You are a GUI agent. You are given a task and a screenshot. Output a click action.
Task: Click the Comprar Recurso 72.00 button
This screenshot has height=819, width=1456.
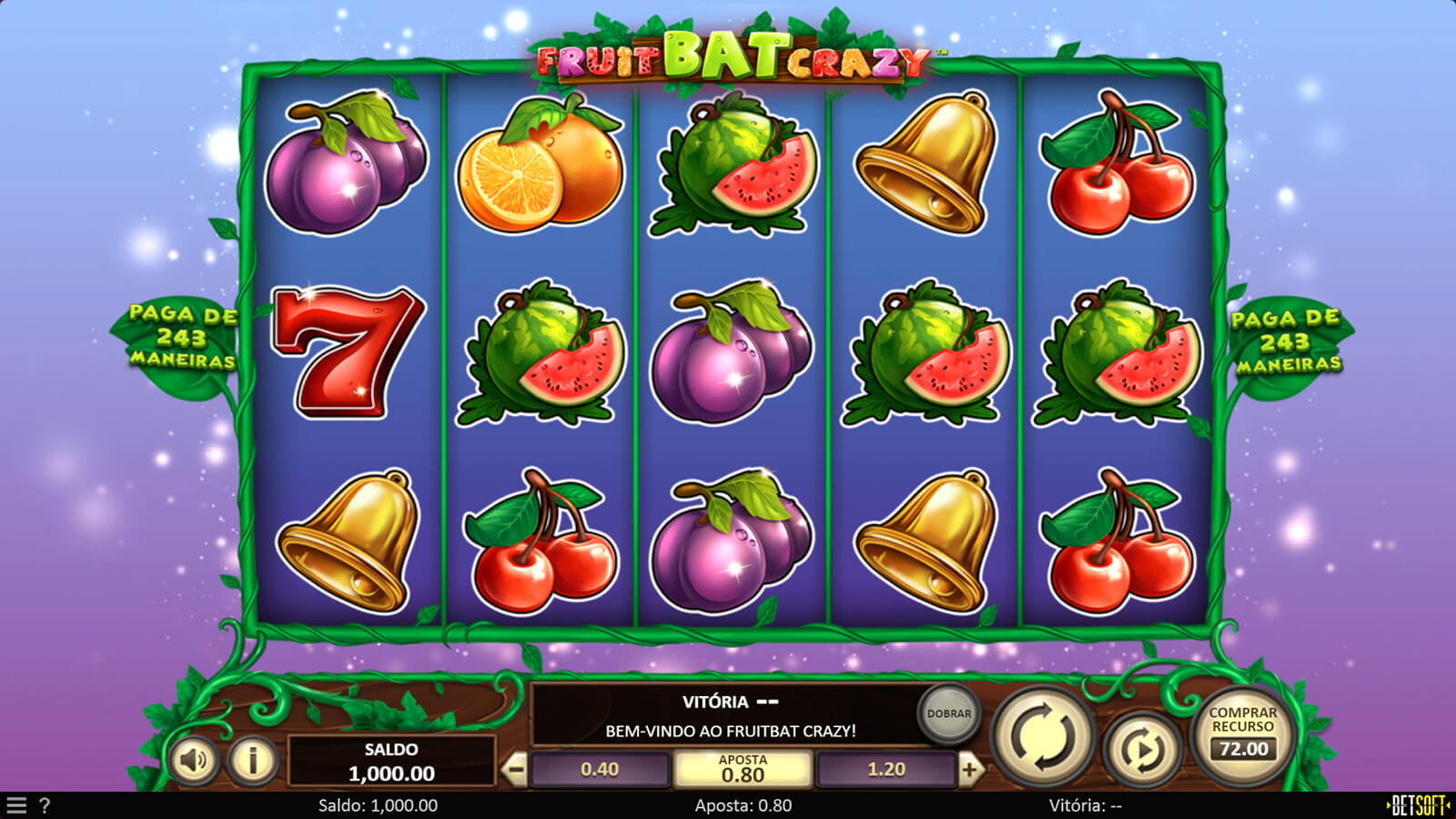(1243, 735)
